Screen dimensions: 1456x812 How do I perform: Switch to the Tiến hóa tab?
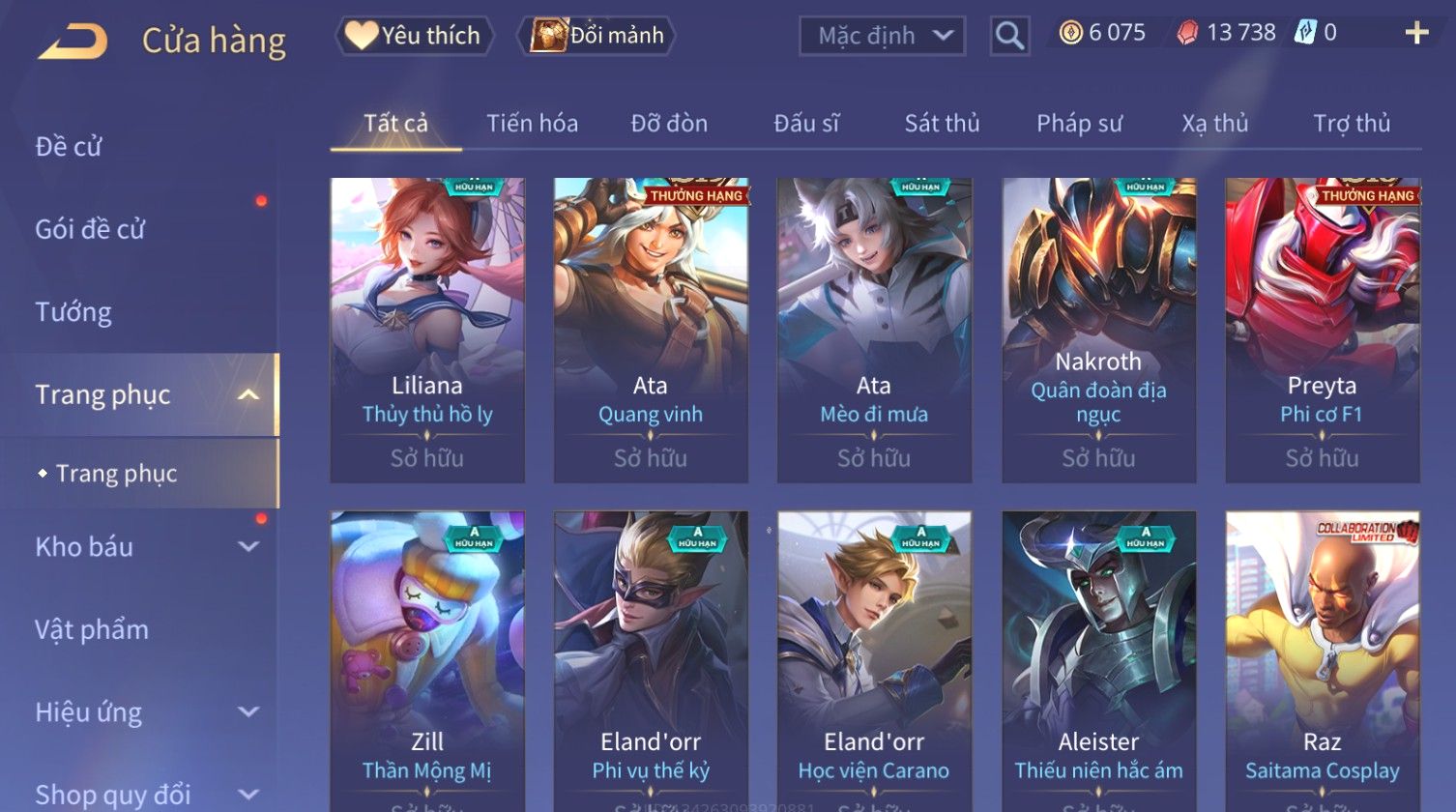532,124
